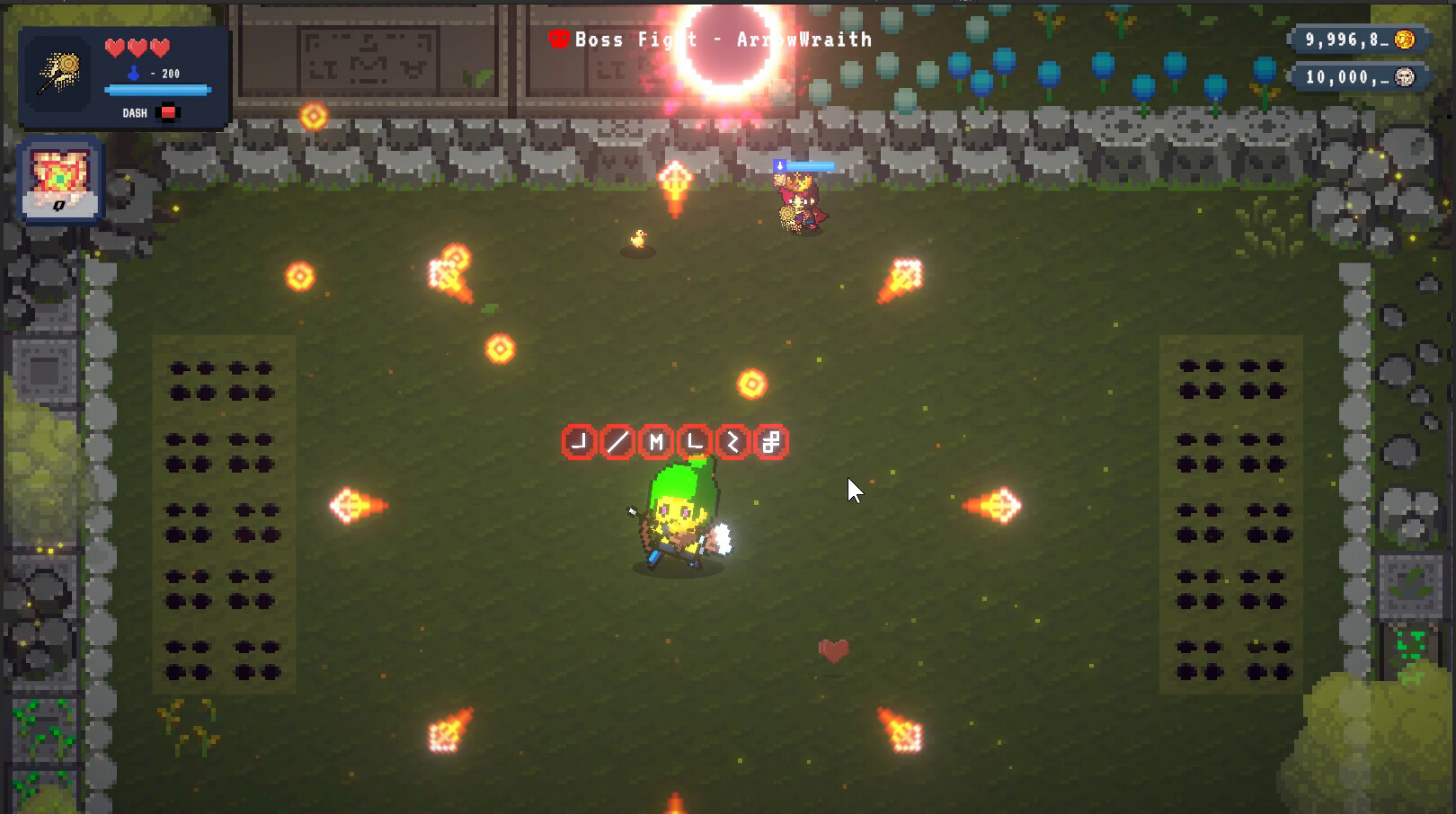Click the slash rune in the rune row
The height and width of the screenshot is (814, 1456).
618,439
